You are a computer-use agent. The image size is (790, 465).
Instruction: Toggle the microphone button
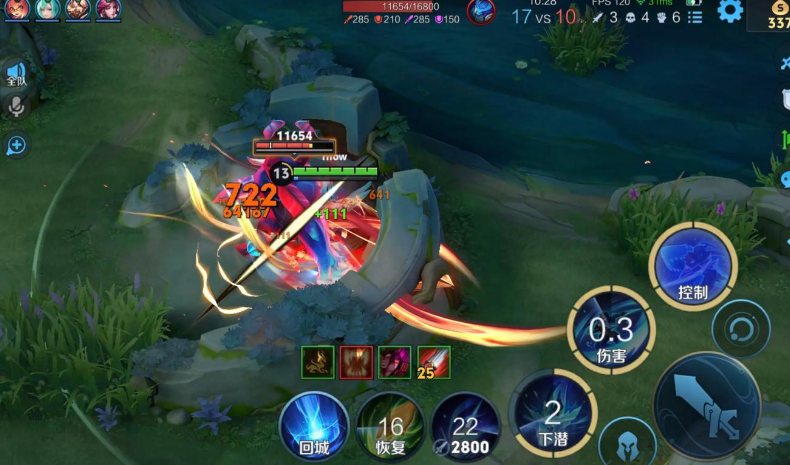(x=16, y=106)
